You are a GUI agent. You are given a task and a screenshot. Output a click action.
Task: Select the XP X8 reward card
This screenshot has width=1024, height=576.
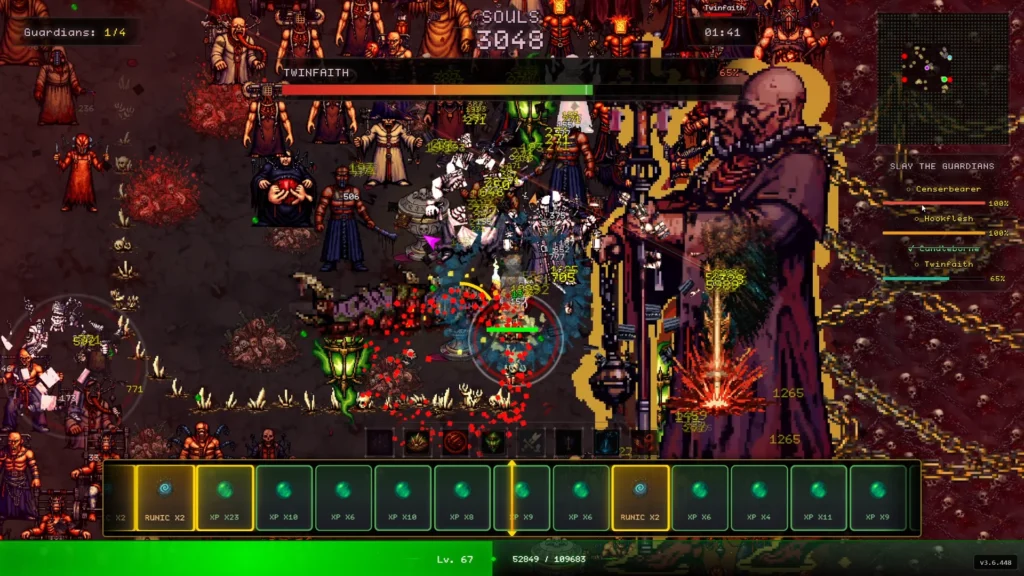tap(462, 498)
